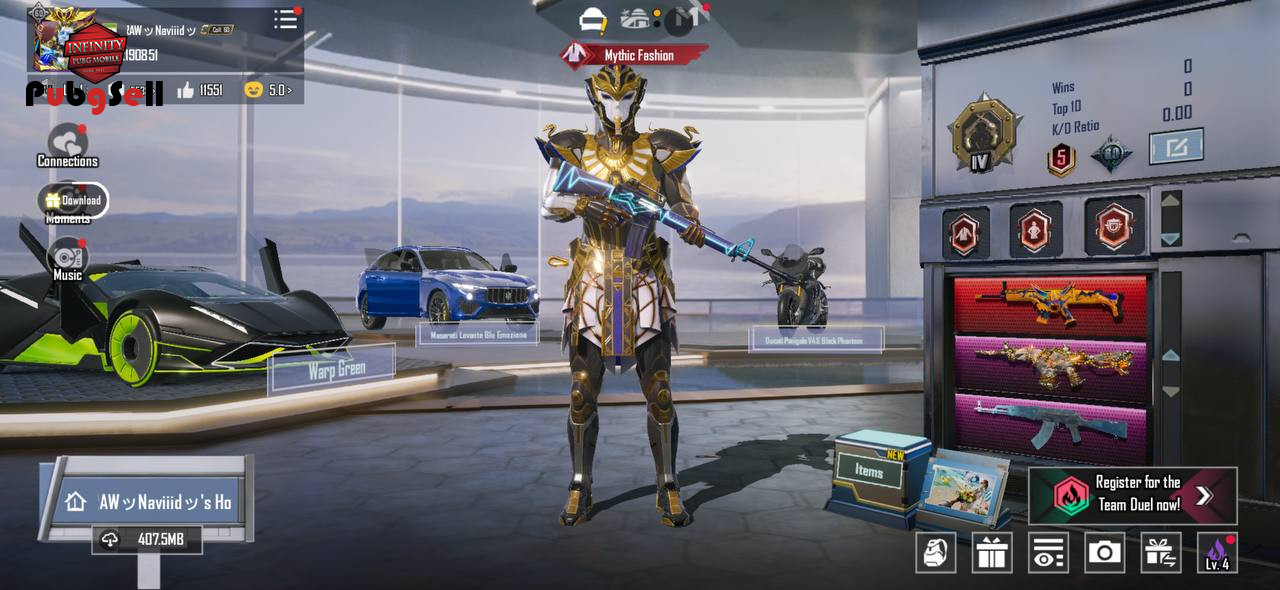Image resolution: width=1280 pixels, height=590 pixels.
Task: Open the gift box icon
Action: tap(992, 552)
